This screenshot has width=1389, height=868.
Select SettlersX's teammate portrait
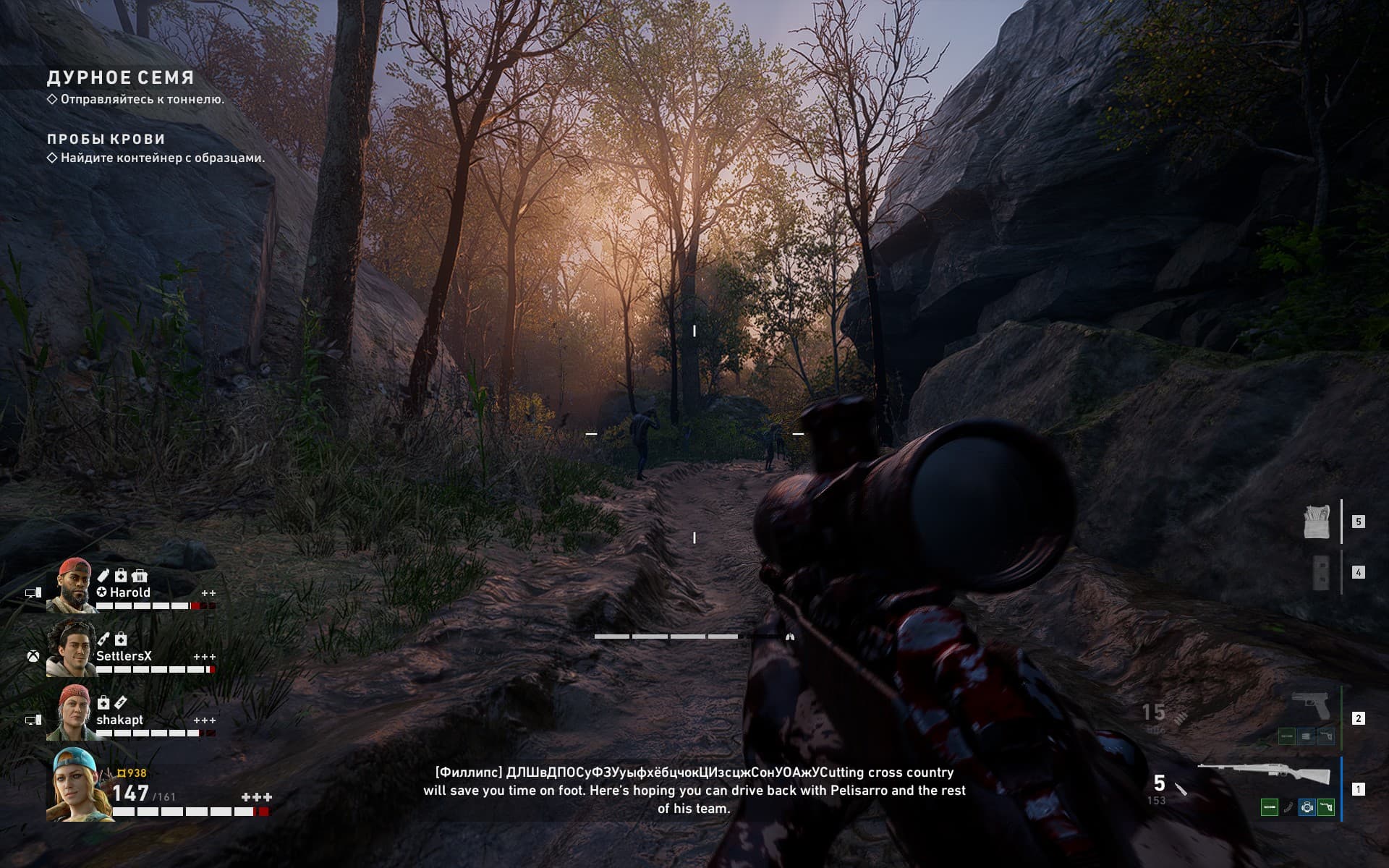71,649
